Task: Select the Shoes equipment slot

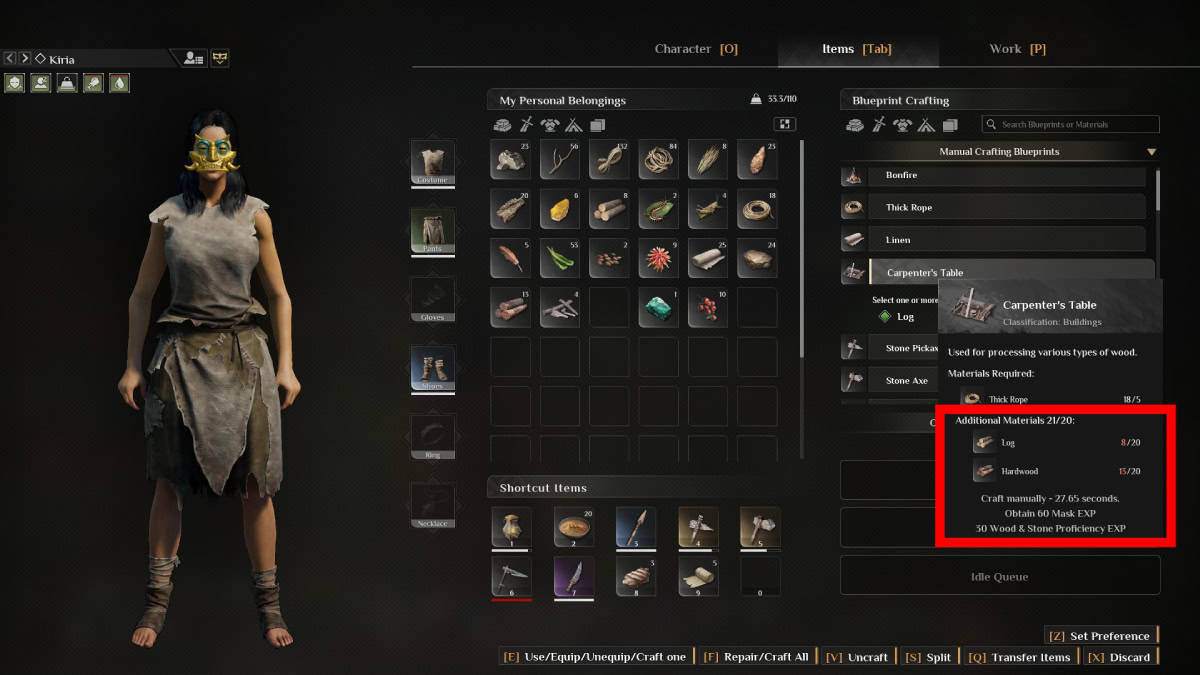Action: [432, 369]
